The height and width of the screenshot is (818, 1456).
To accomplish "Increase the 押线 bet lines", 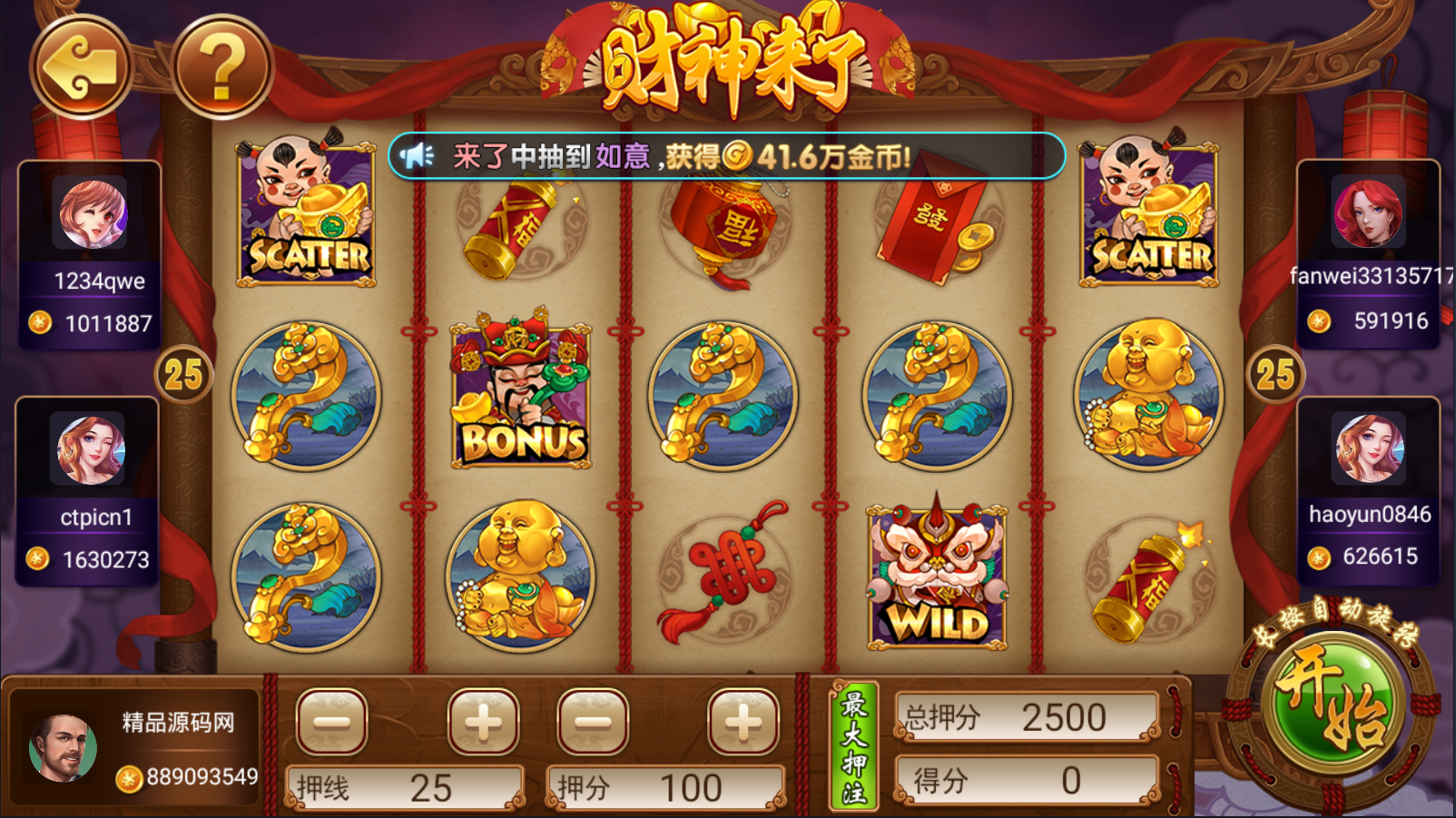I will (x=483, y=722).
